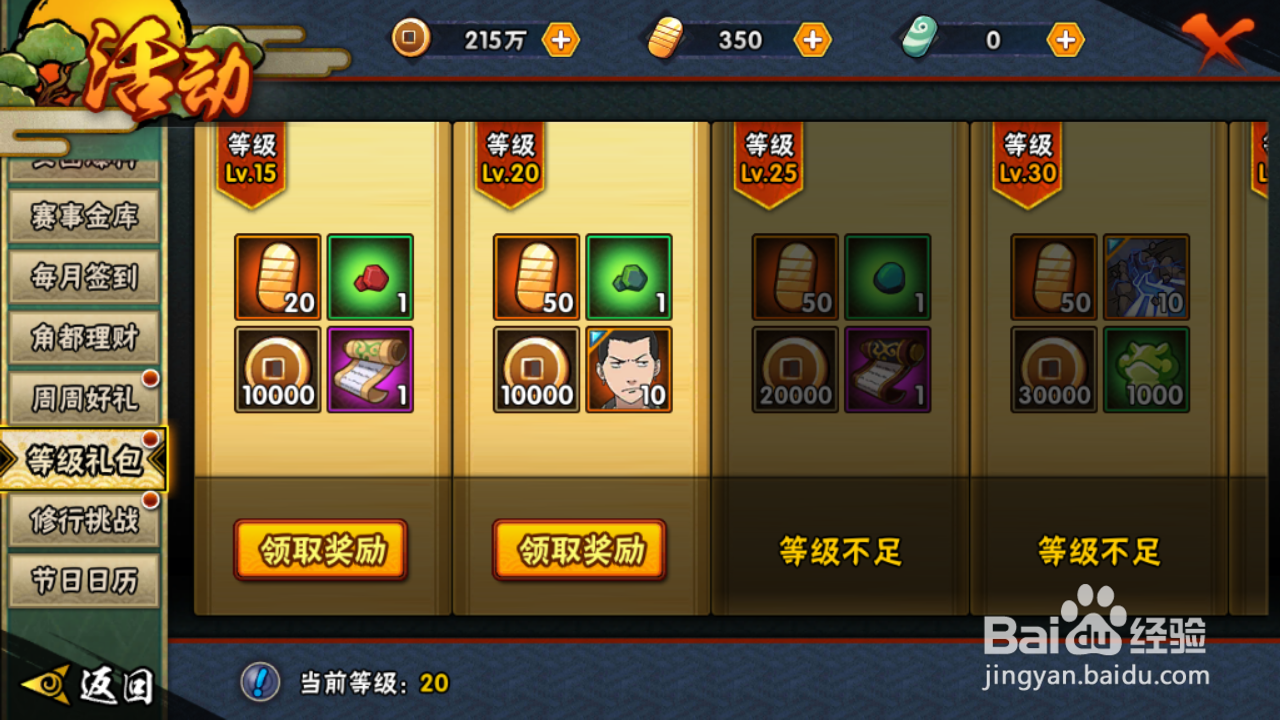Switch to the 修行挑战 tab
1280x720 pixels.
[84, 521]
